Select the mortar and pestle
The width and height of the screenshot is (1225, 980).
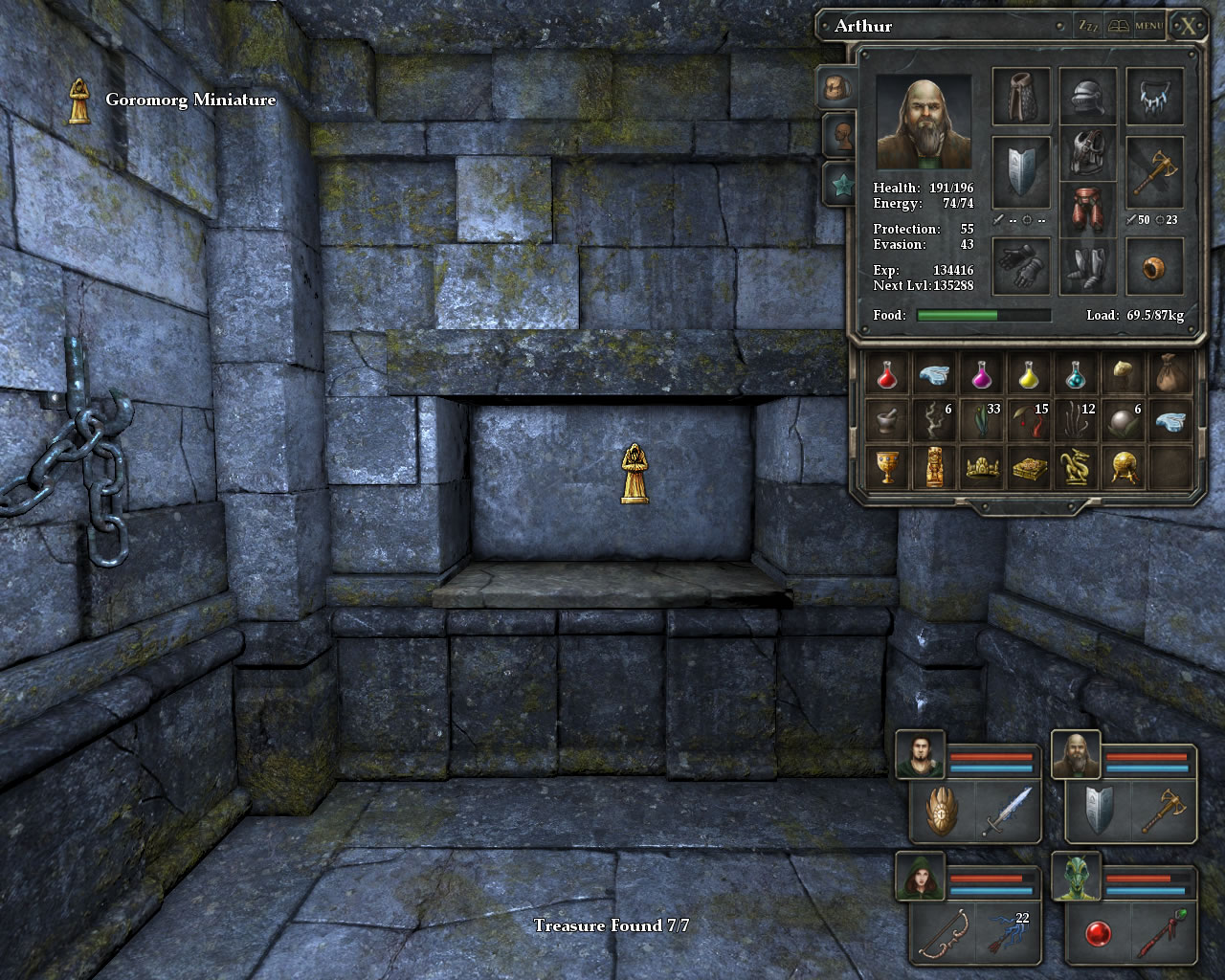(x=887, y=420)
